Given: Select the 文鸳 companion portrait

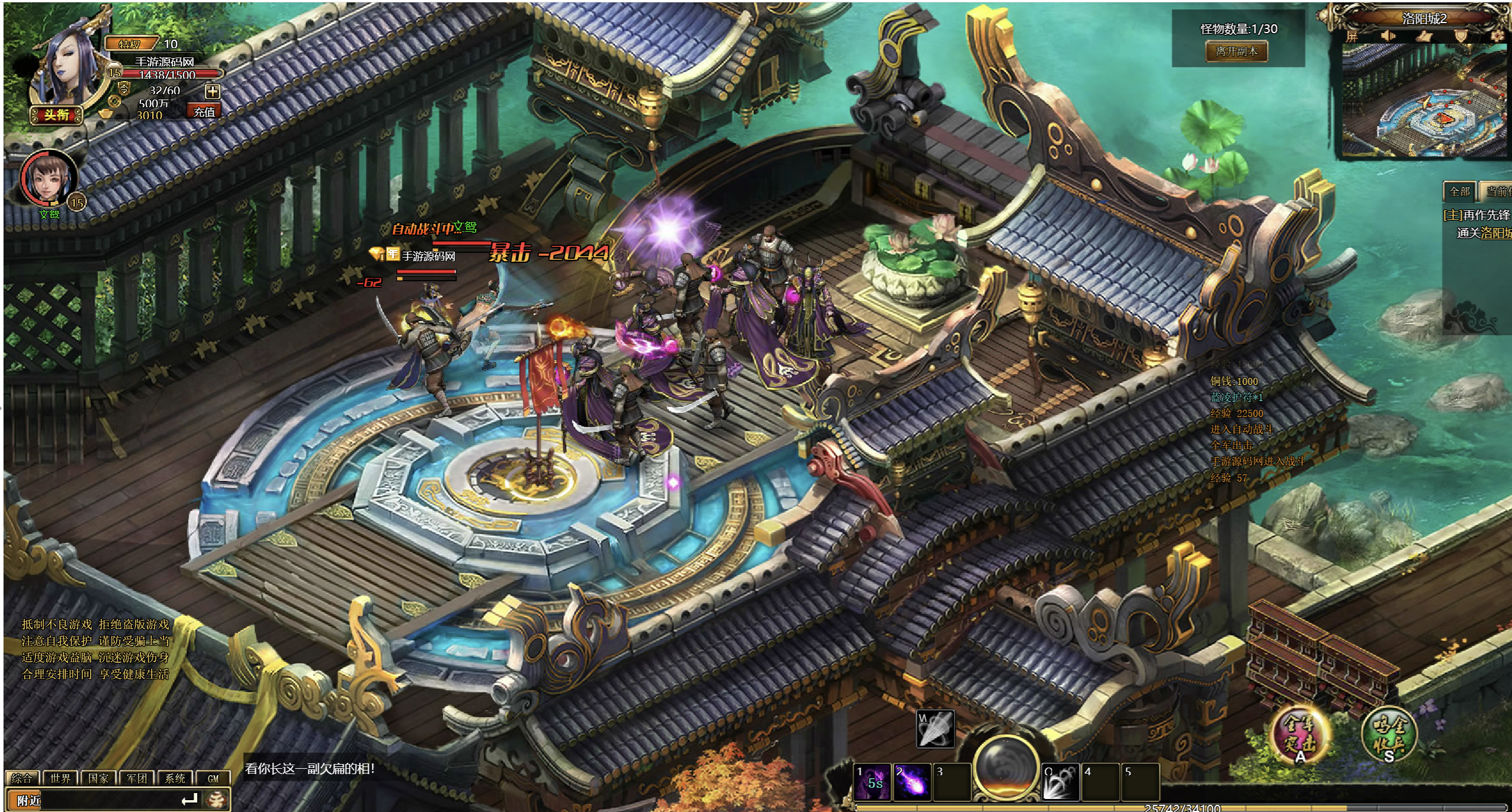Looking at the screenshot, I should 49,178.
